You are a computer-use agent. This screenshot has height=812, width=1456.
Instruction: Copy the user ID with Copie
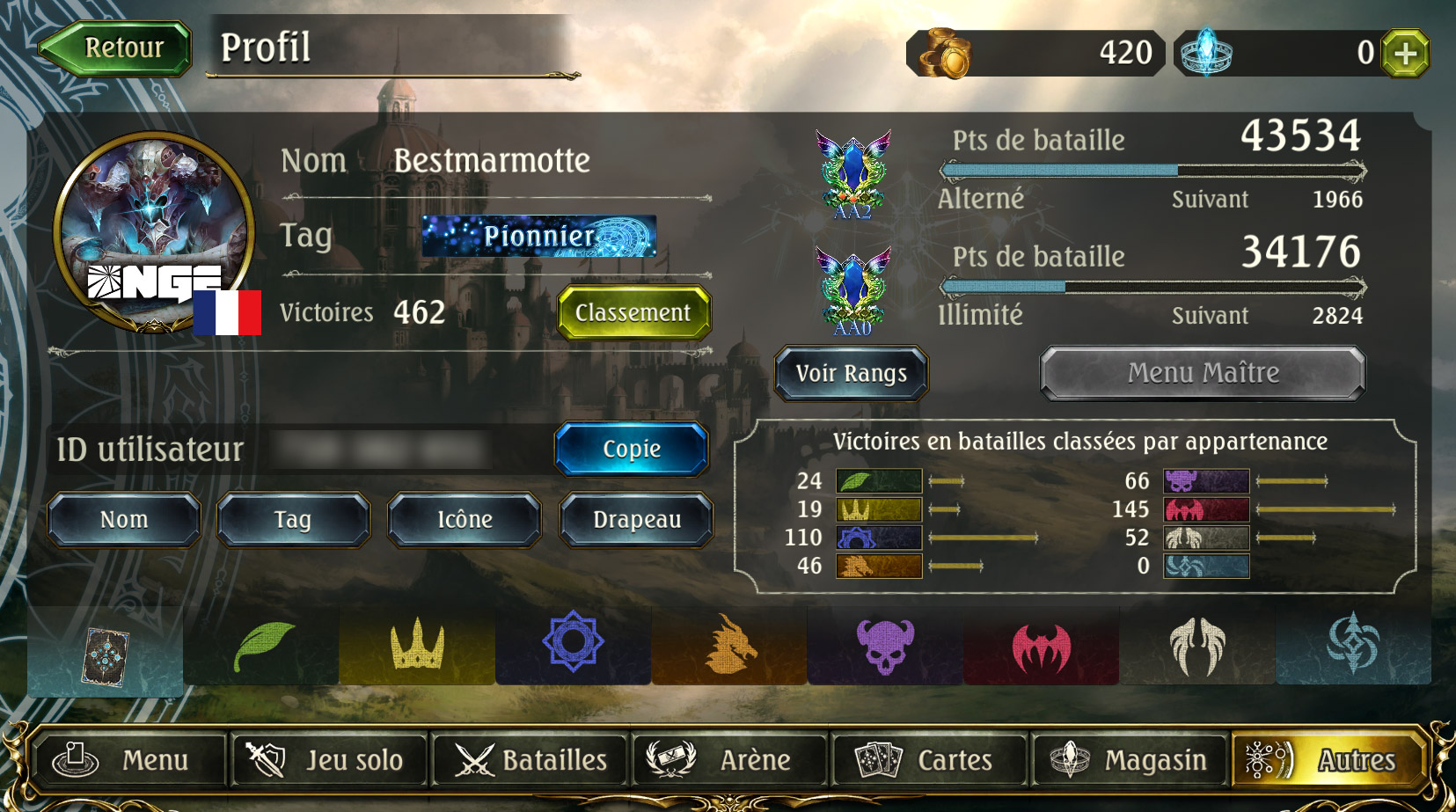[630, 450]
